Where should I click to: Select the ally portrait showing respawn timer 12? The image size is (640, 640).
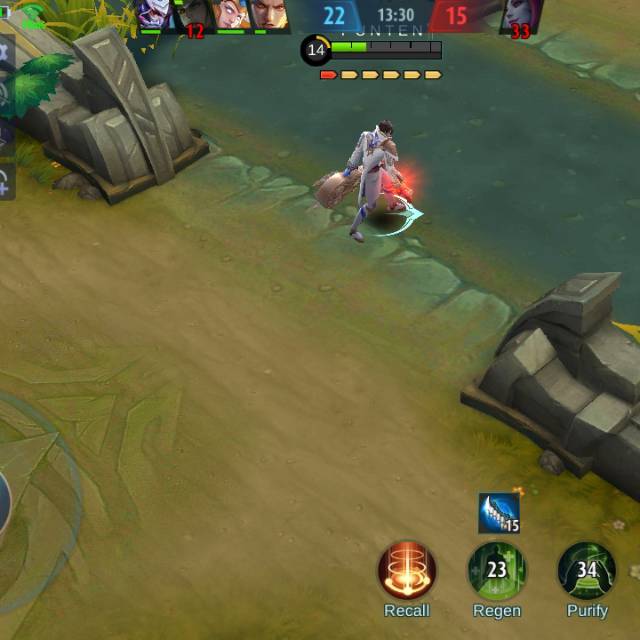(193, 15)
